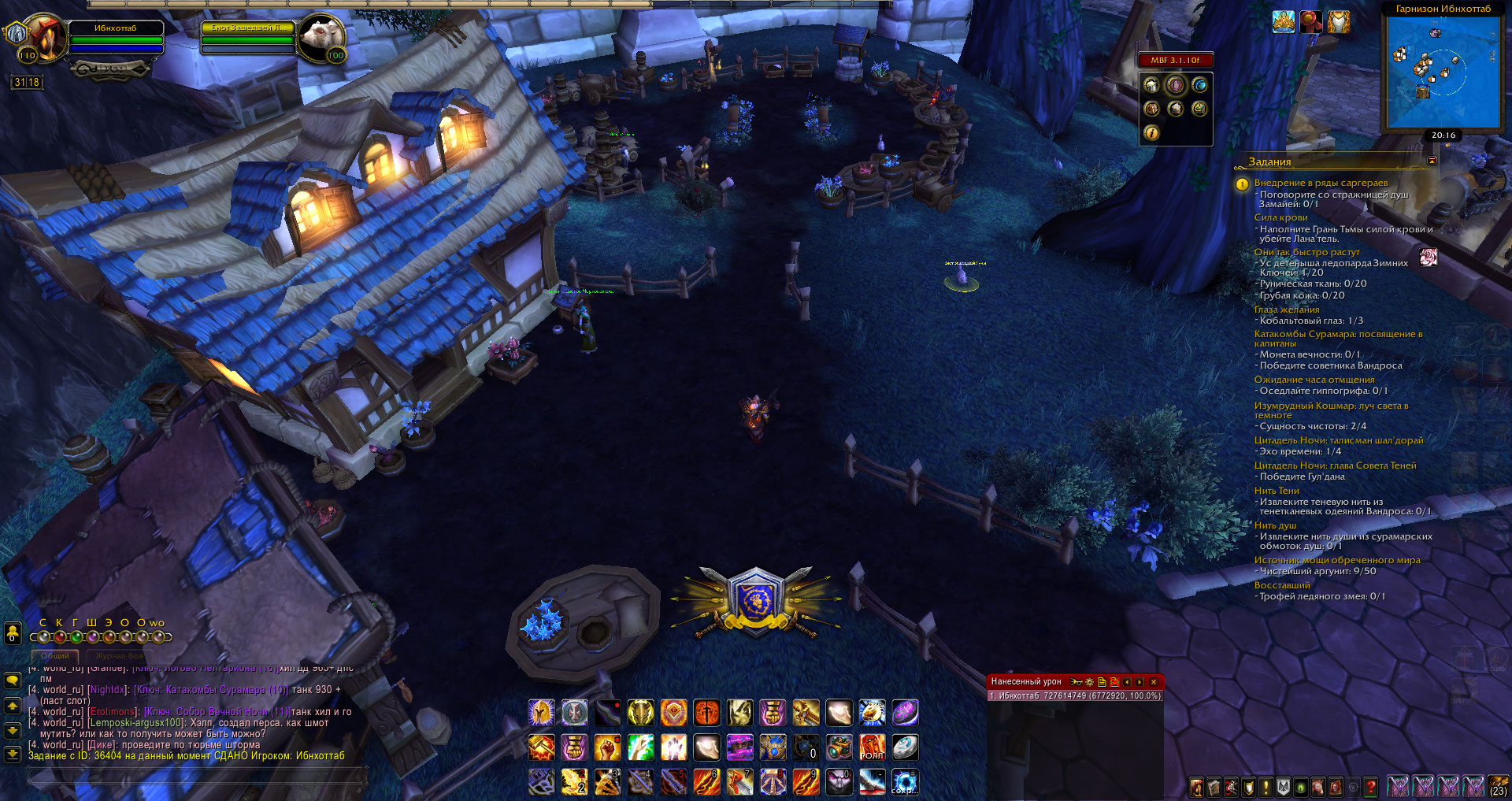Image resolution: width=1512 pixels, height=801 pixels.
Task: Click the golden crown buff icon
Action: (1284, 22)
